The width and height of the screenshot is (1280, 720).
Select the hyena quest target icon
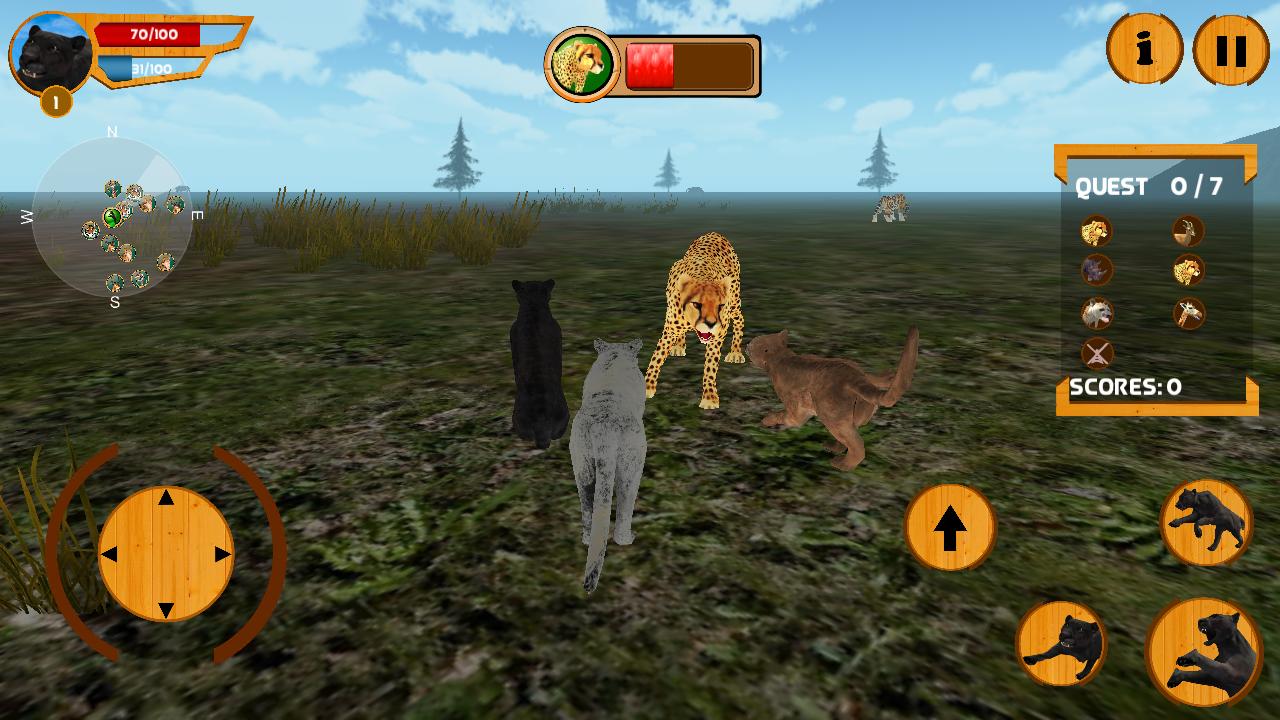point(1096,312)
